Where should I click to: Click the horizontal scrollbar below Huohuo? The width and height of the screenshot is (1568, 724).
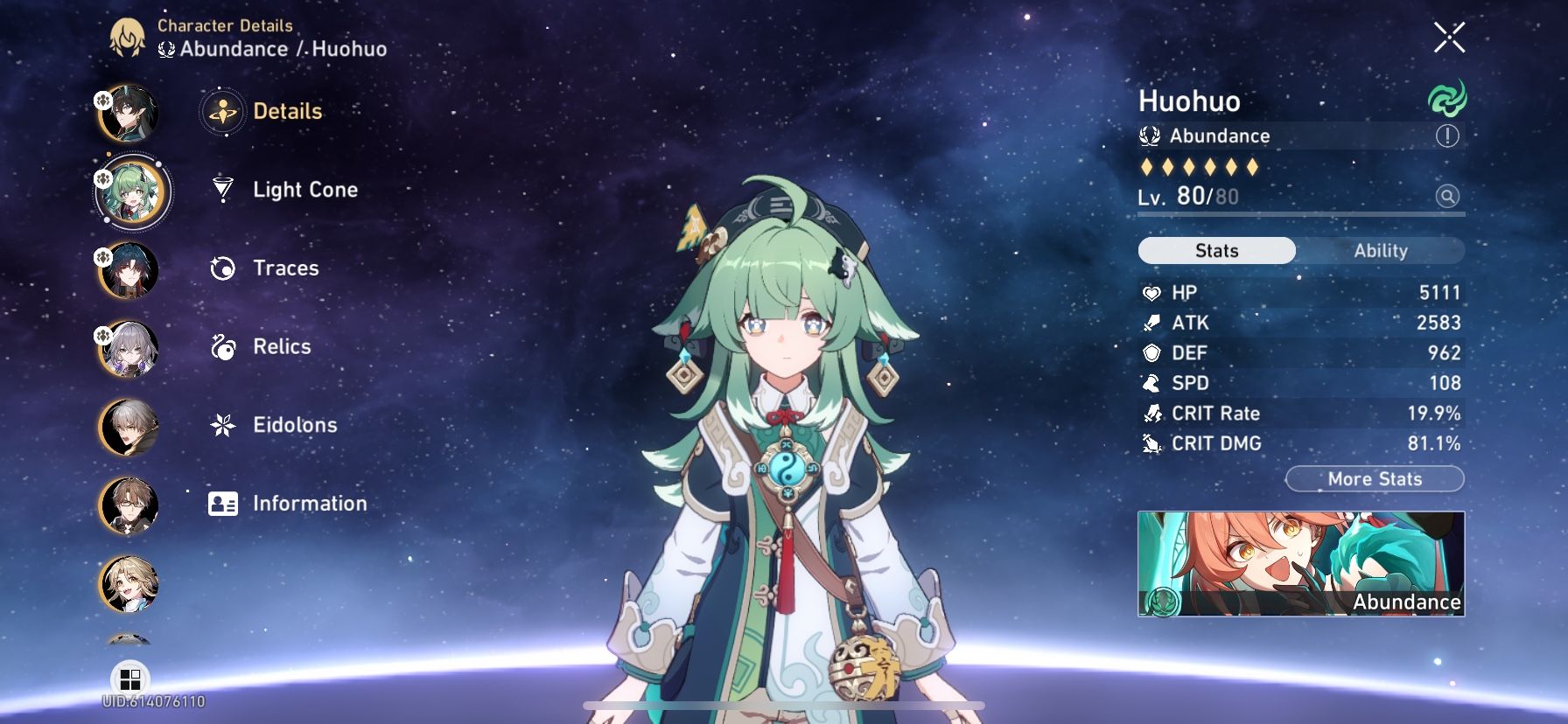click(783, 706)
